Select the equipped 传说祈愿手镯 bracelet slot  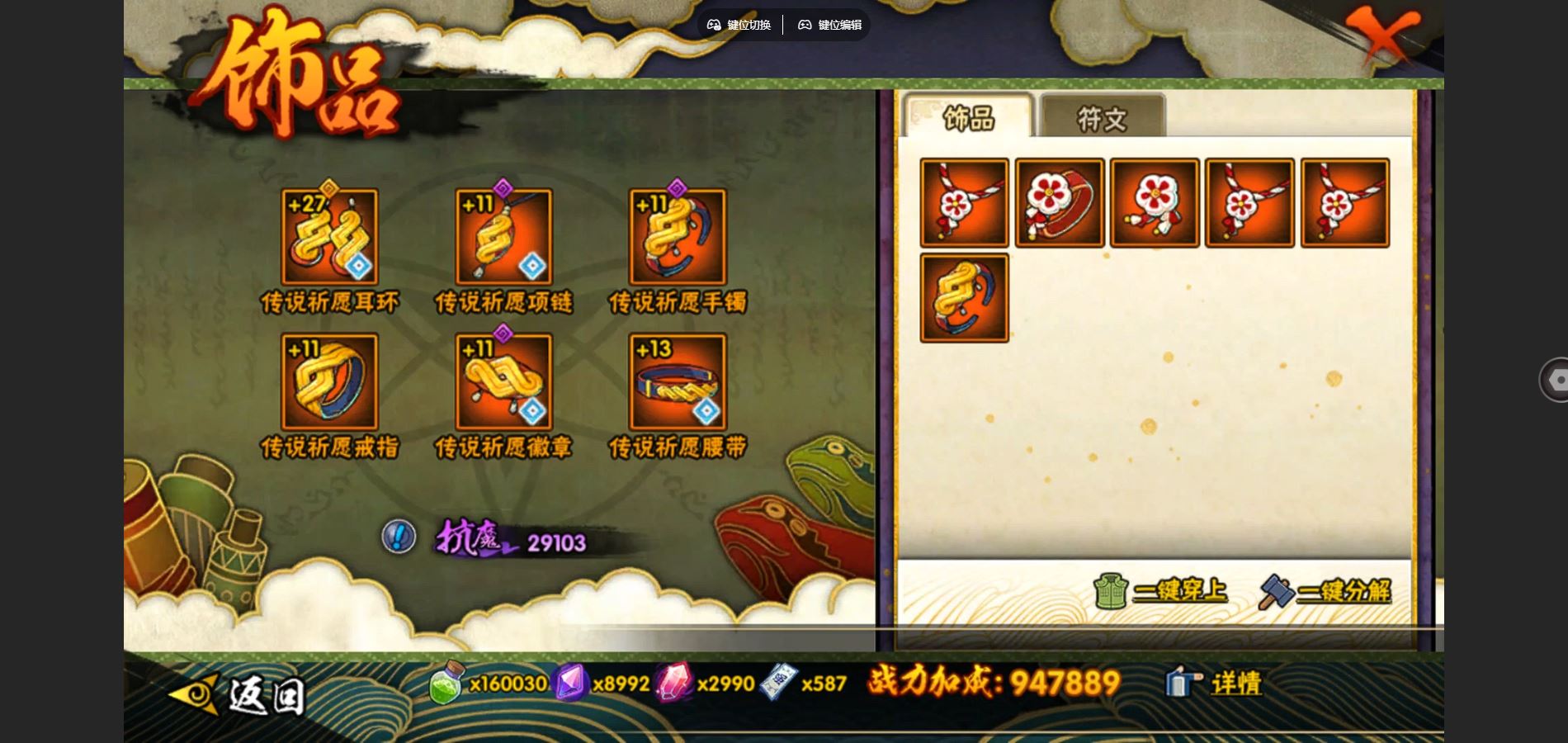click(678, 238)
